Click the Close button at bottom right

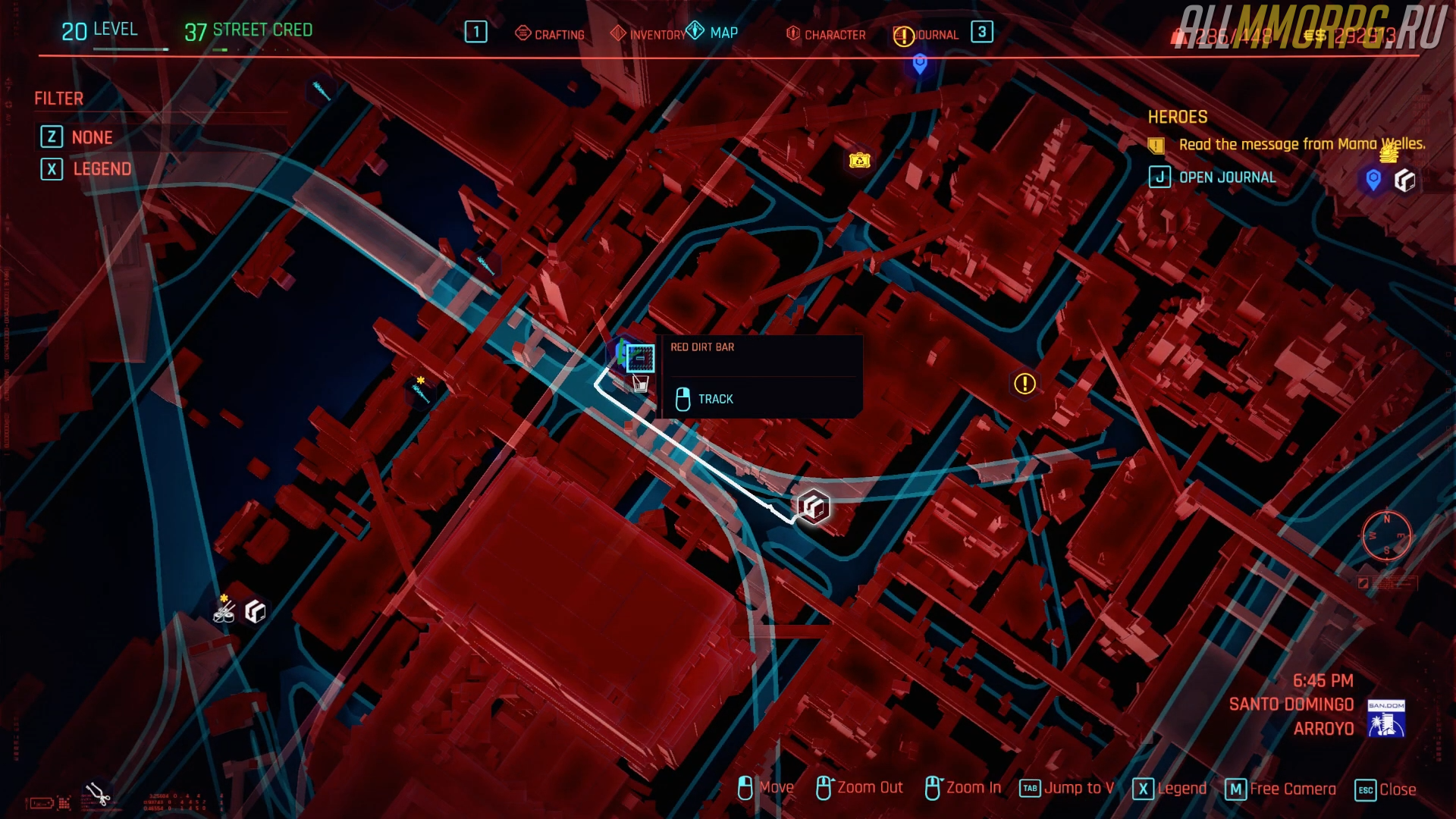point(1385,789)
